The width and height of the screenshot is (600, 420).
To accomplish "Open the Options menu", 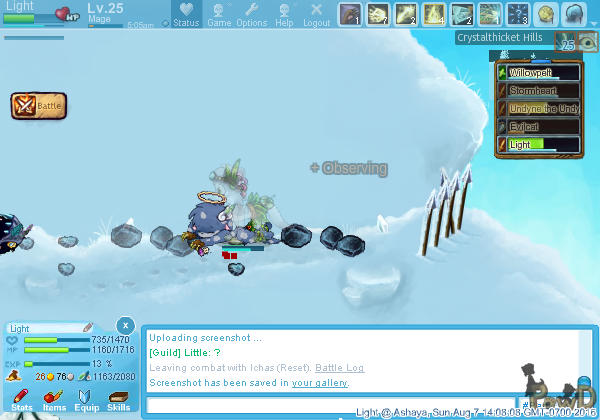I will pyautogui.click(x=251, y=15).
